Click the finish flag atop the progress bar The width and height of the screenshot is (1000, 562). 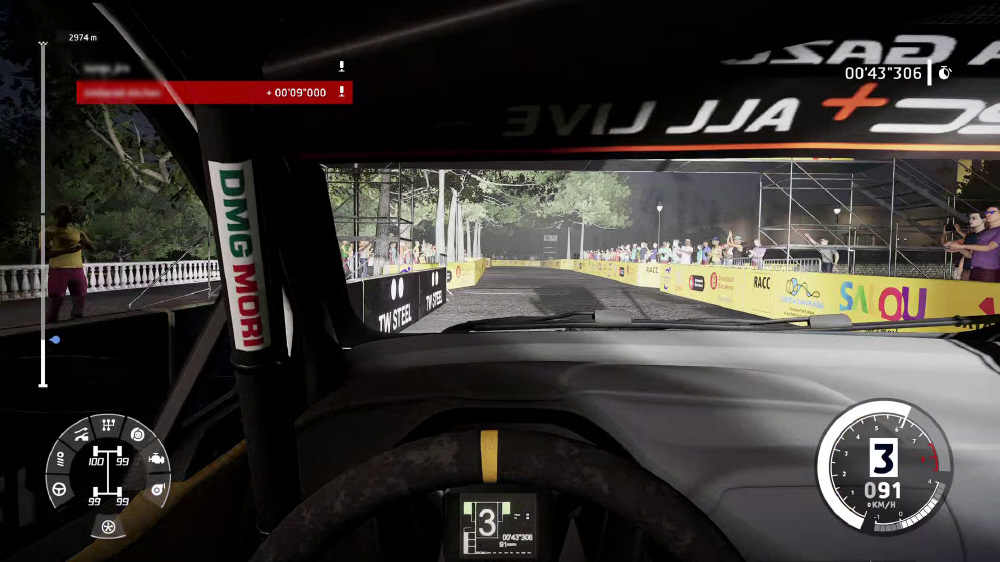pos(43,44)
